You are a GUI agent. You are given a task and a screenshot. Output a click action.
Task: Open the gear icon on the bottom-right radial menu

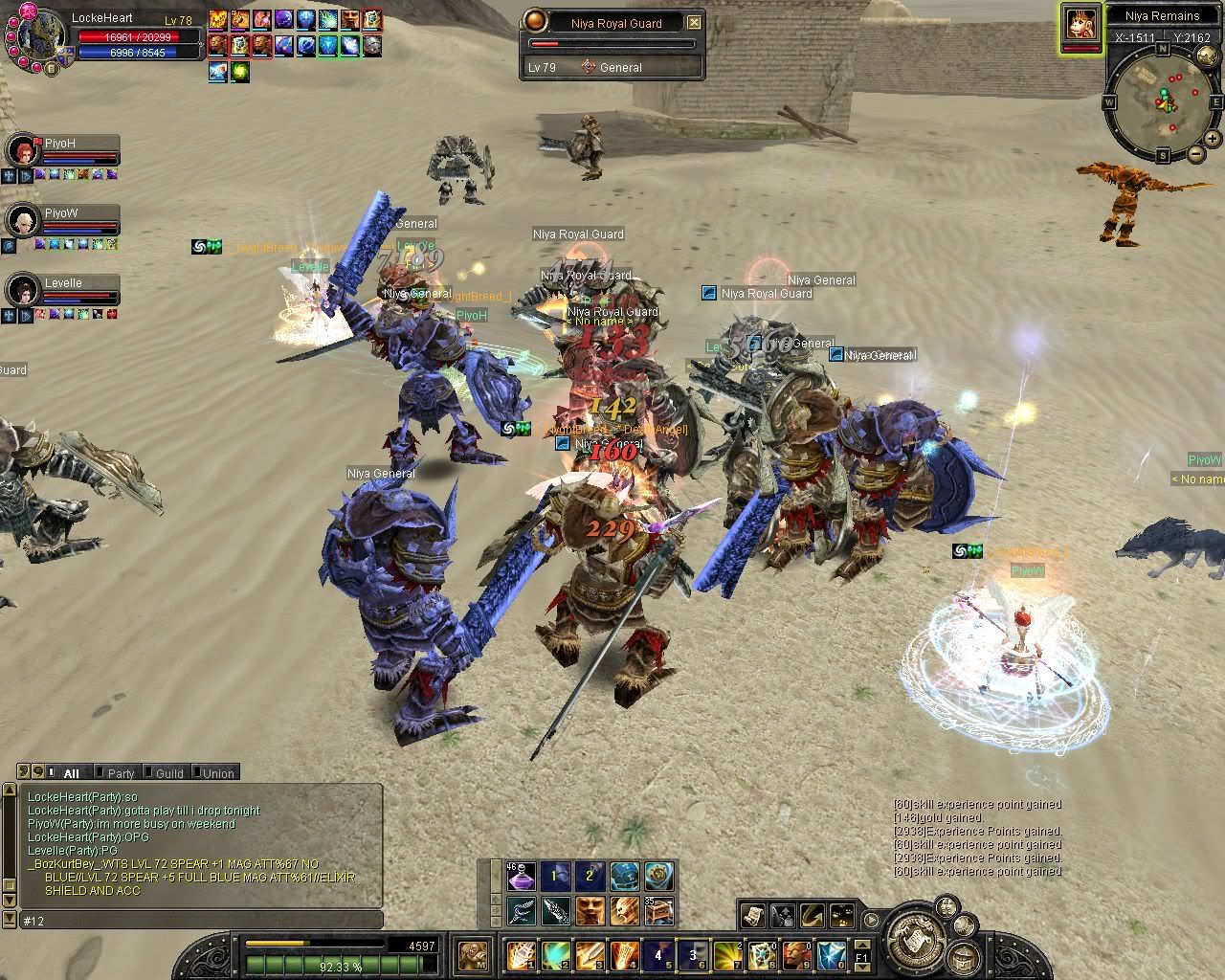click(x=965, y=925)
